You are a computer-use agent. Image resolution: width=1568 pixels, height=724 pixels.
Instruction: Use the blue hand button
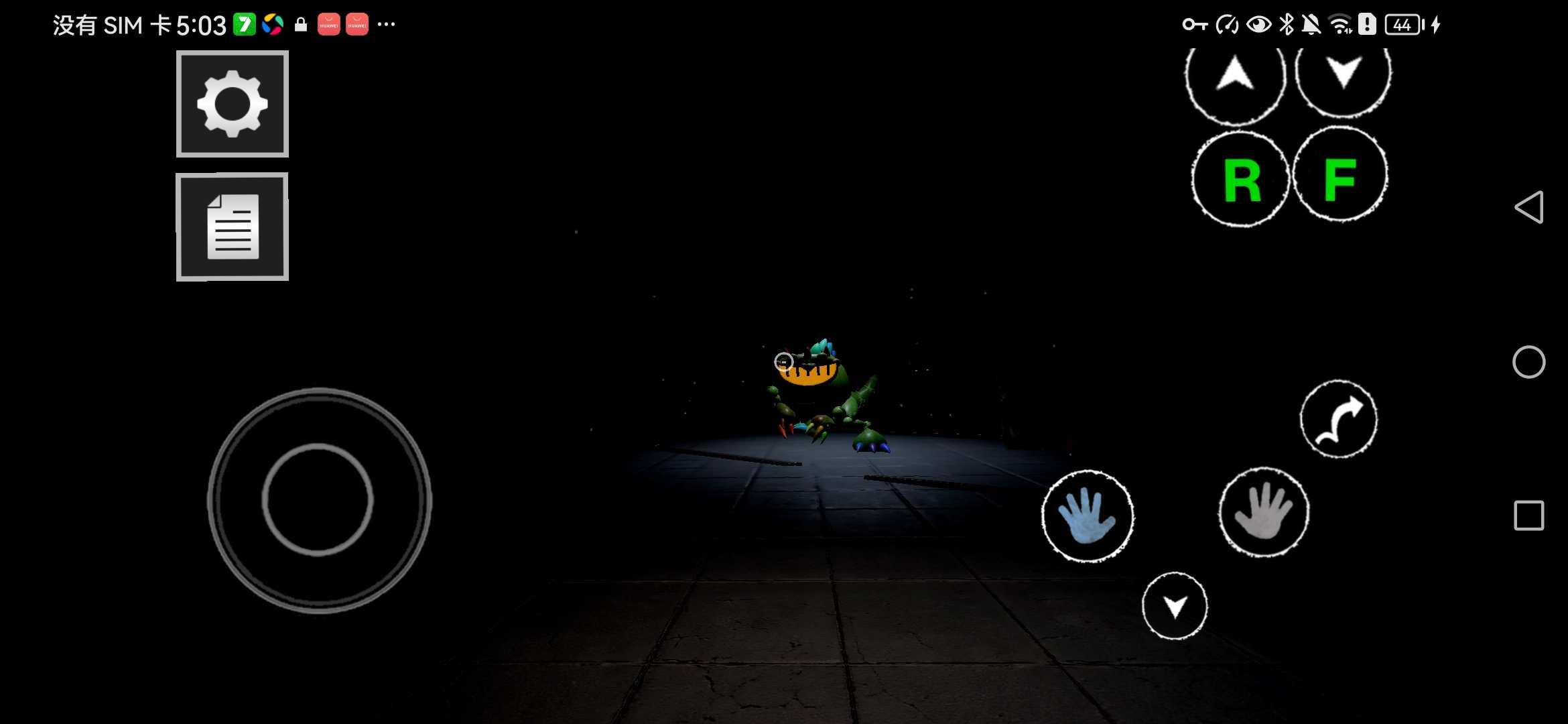click(1087, 516)
